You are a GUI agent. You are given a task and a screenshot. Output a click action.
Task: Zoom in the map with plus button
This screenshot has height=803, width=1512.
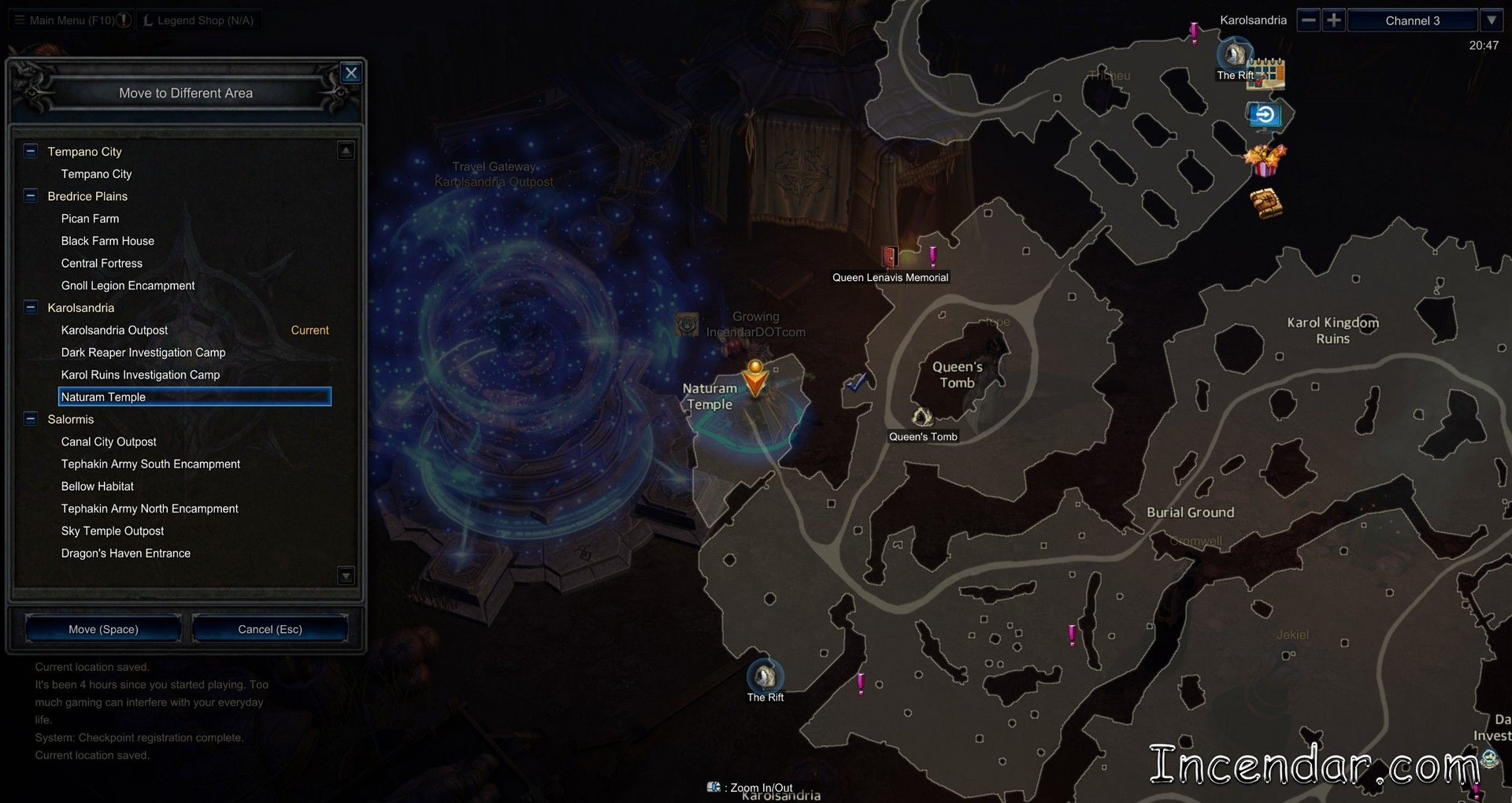point(1333,20)
